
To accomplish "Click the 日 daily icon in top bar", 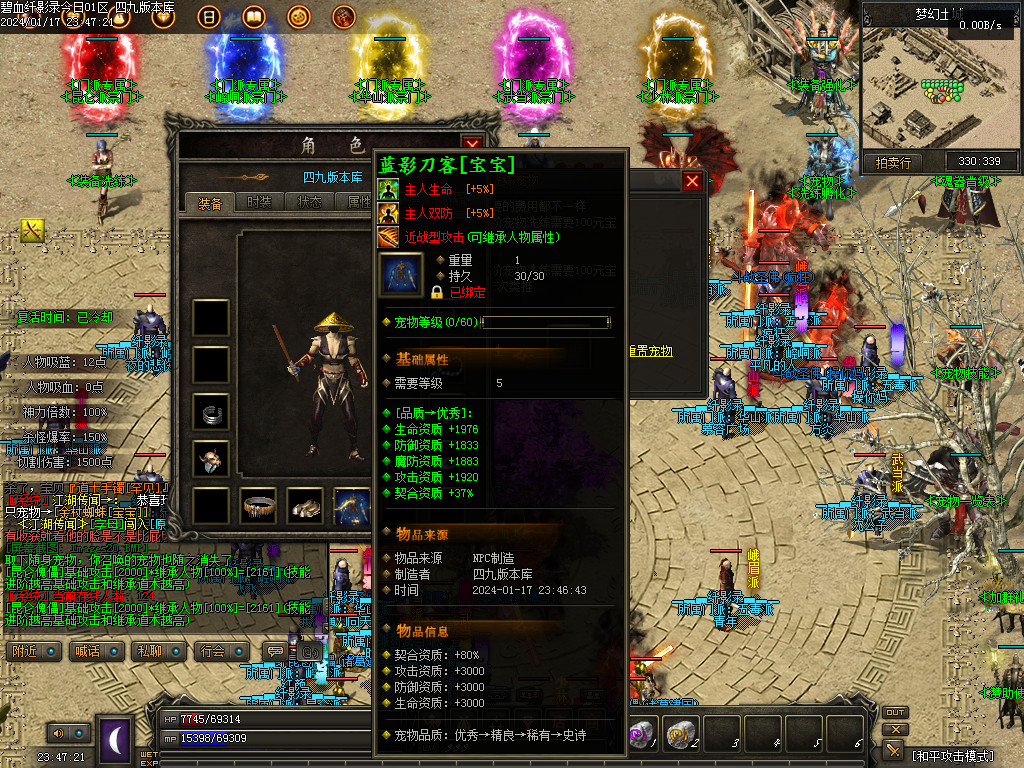I will click(209, 17).
